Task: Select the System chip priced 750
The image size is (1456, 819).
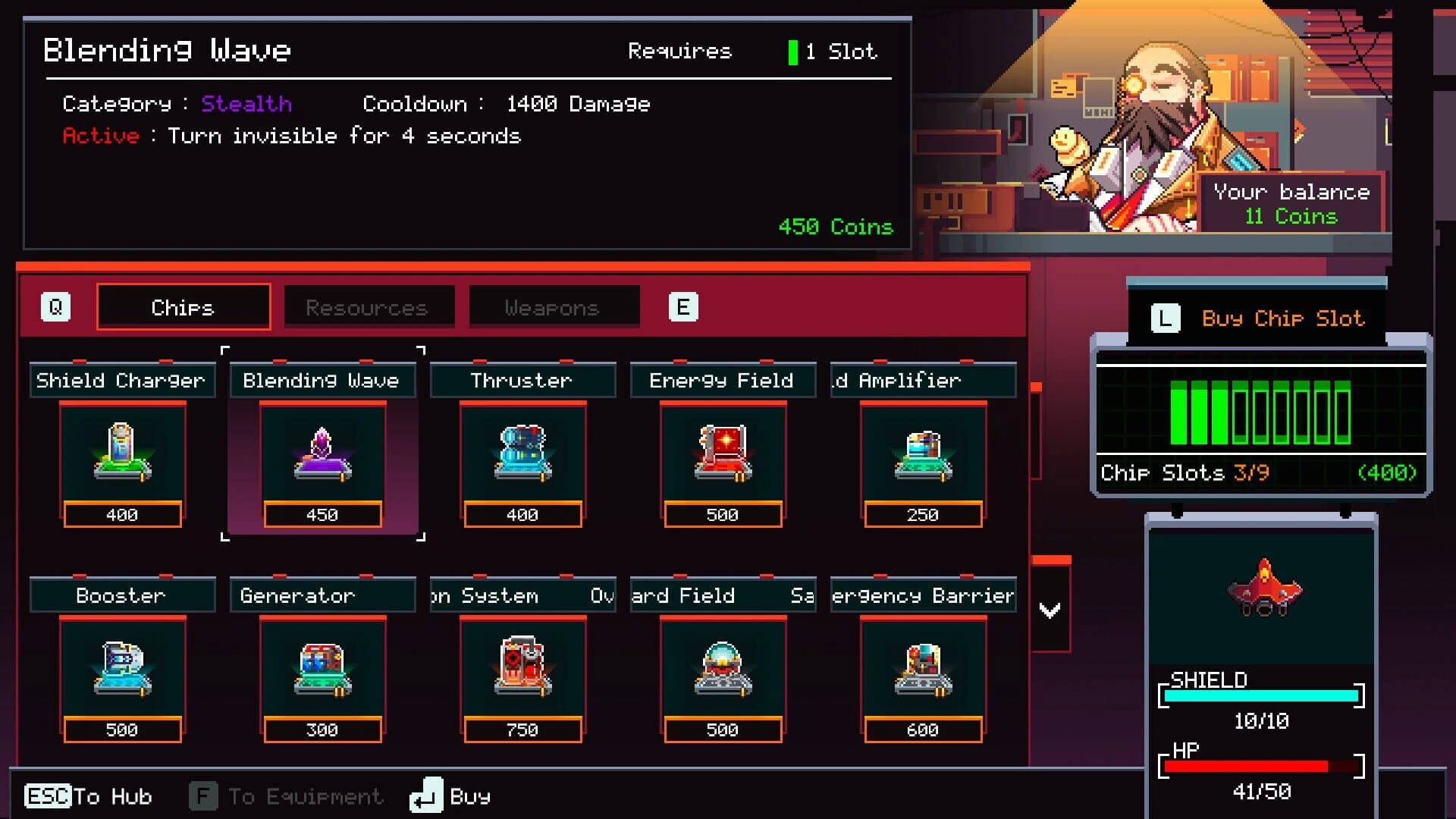Action: click(x=522, y=667)
